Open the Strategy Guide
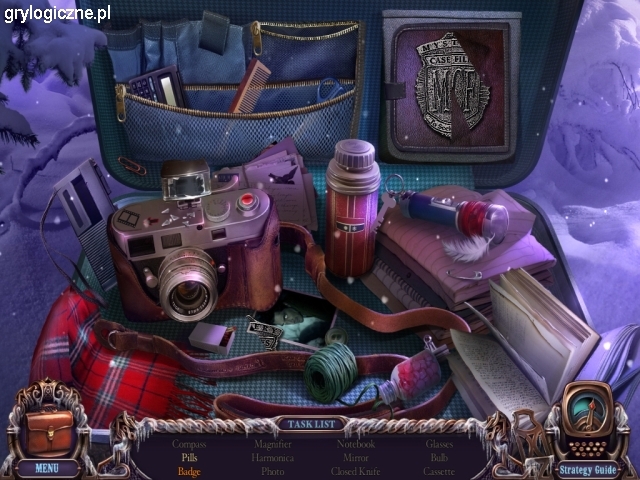 point(590,467)
